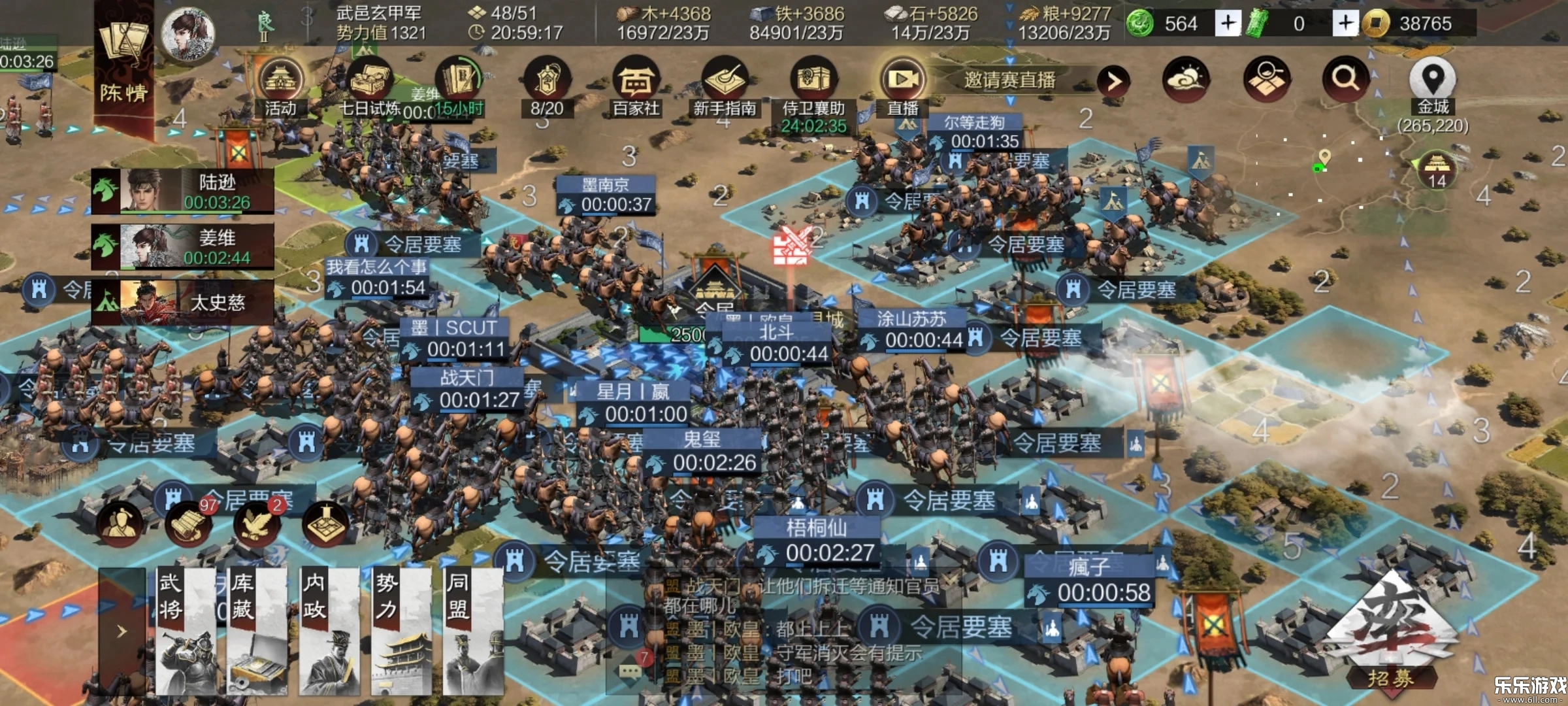
Task: Open the 陈情 banner with cards
Action: click(124, 65)
